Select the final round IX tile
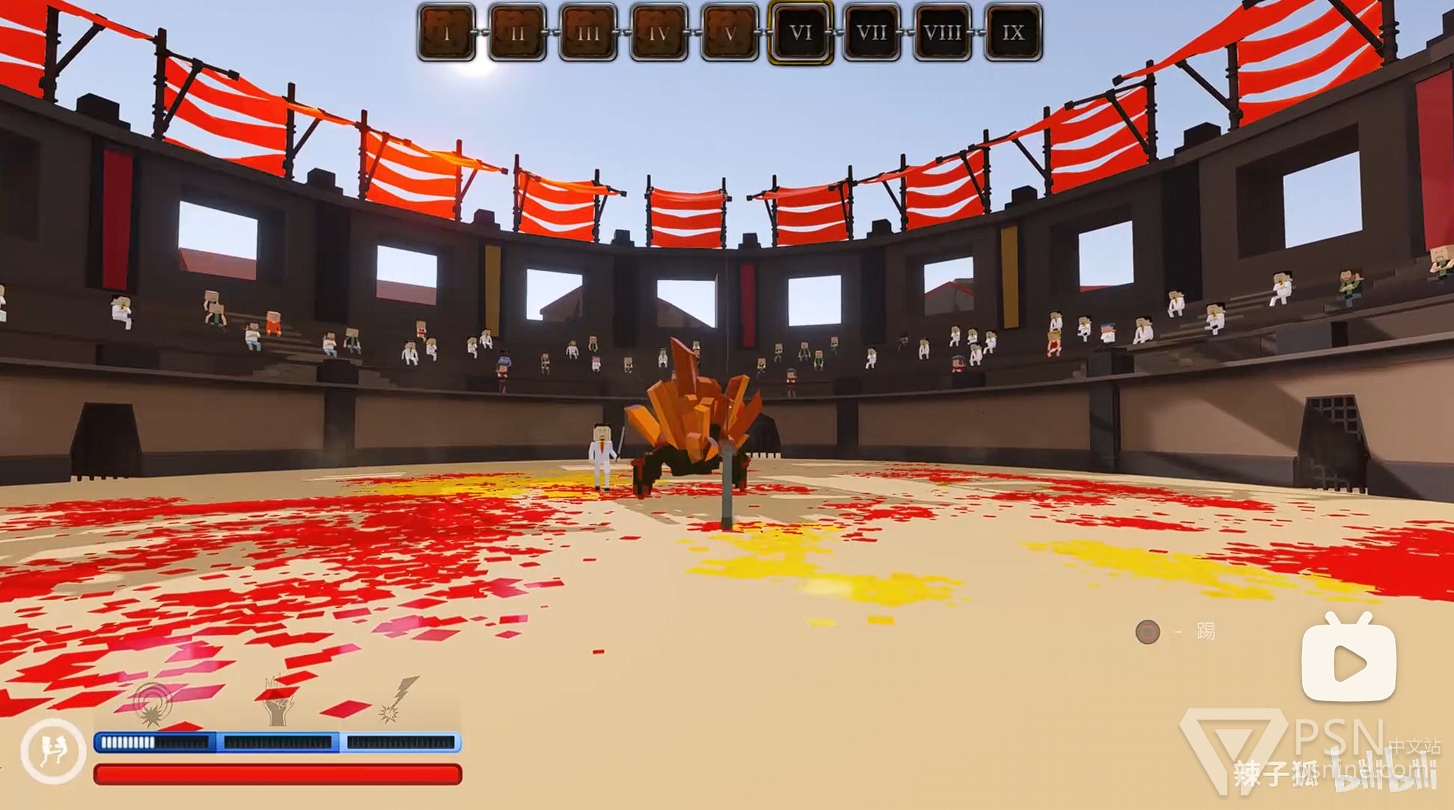 (1014, 32)
